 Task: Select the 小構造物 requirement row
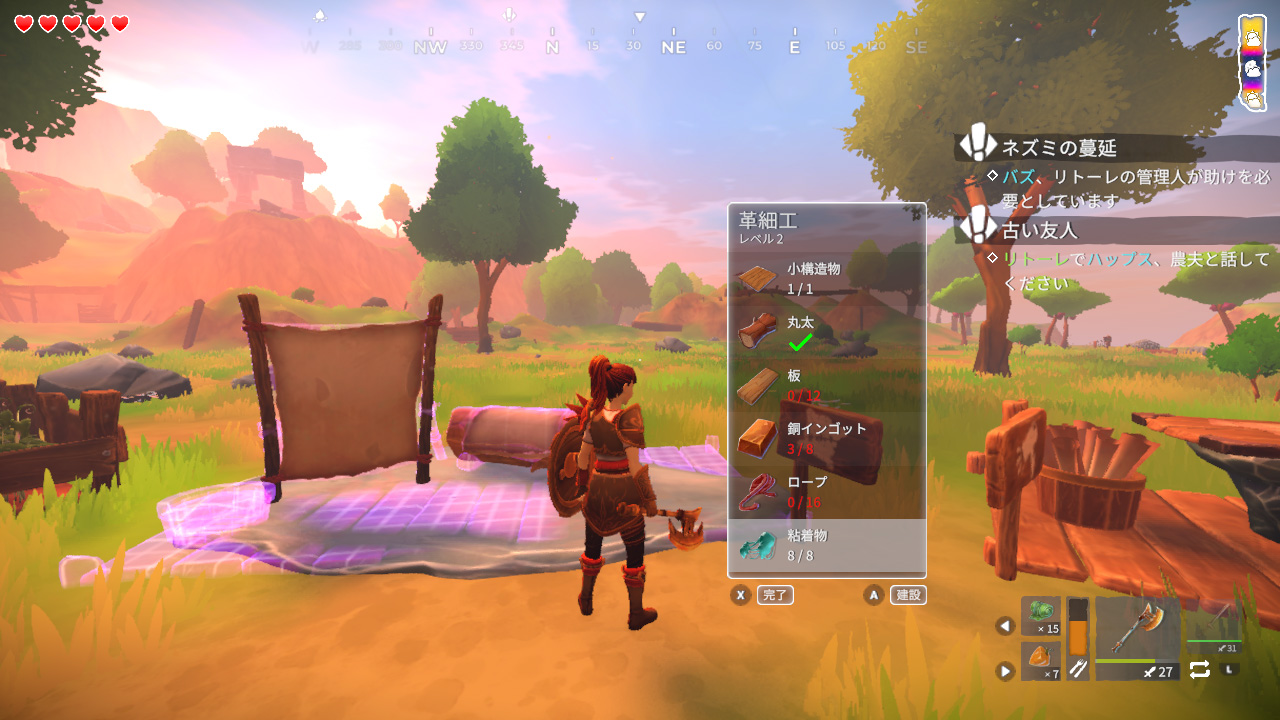[826, 278]
